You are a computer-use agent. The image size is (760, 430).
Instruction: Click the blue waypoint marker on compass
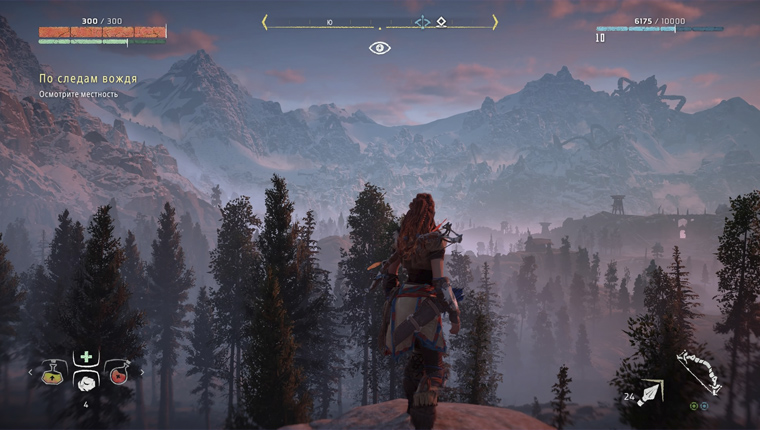pyautogui.click(x=422, y=20)
